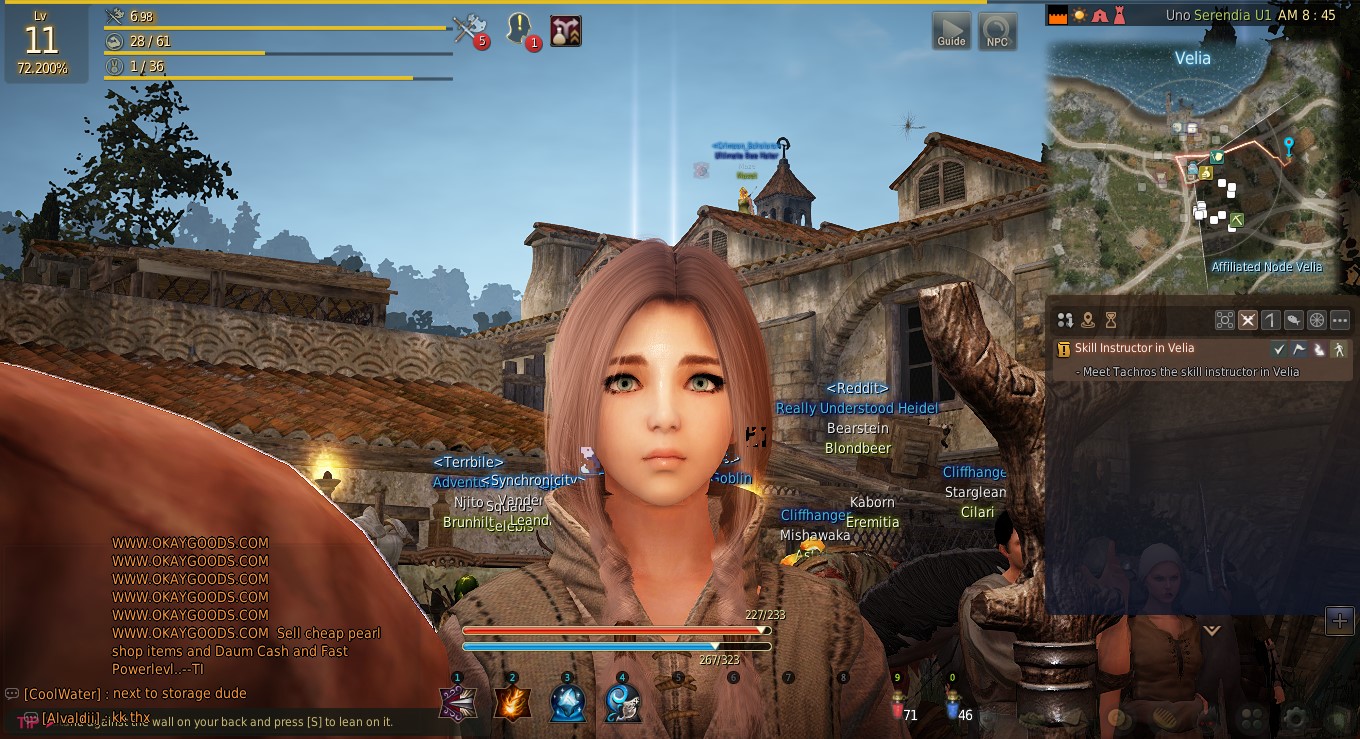Image resolution: width=1360 pixels, height=739 pixels.
Task: Activate the blue swirl skill in slot 4
Action: (x=623, y=704)
